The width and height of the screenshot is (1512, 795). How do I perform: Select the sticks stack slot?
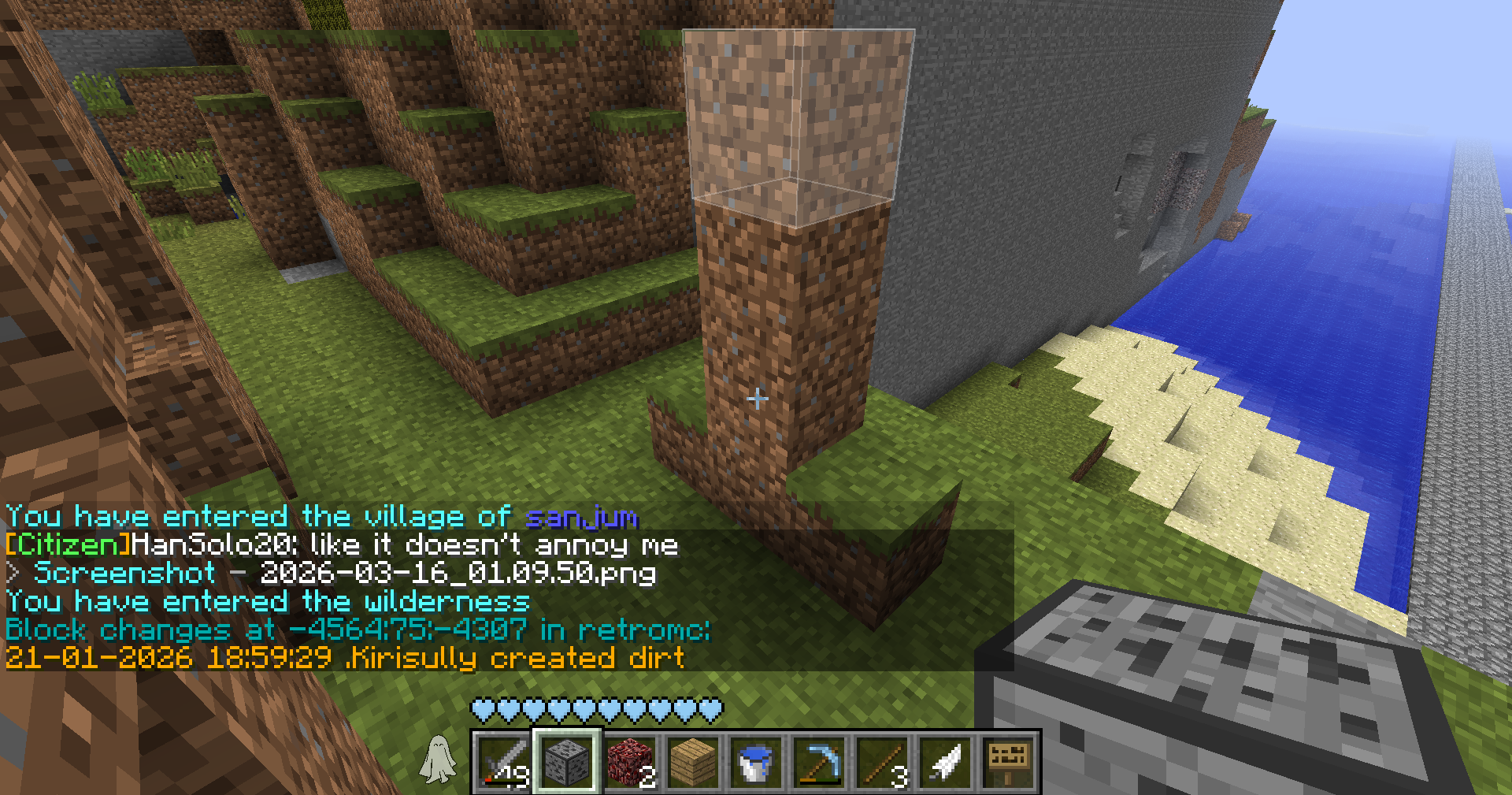(x=882, y=762)
